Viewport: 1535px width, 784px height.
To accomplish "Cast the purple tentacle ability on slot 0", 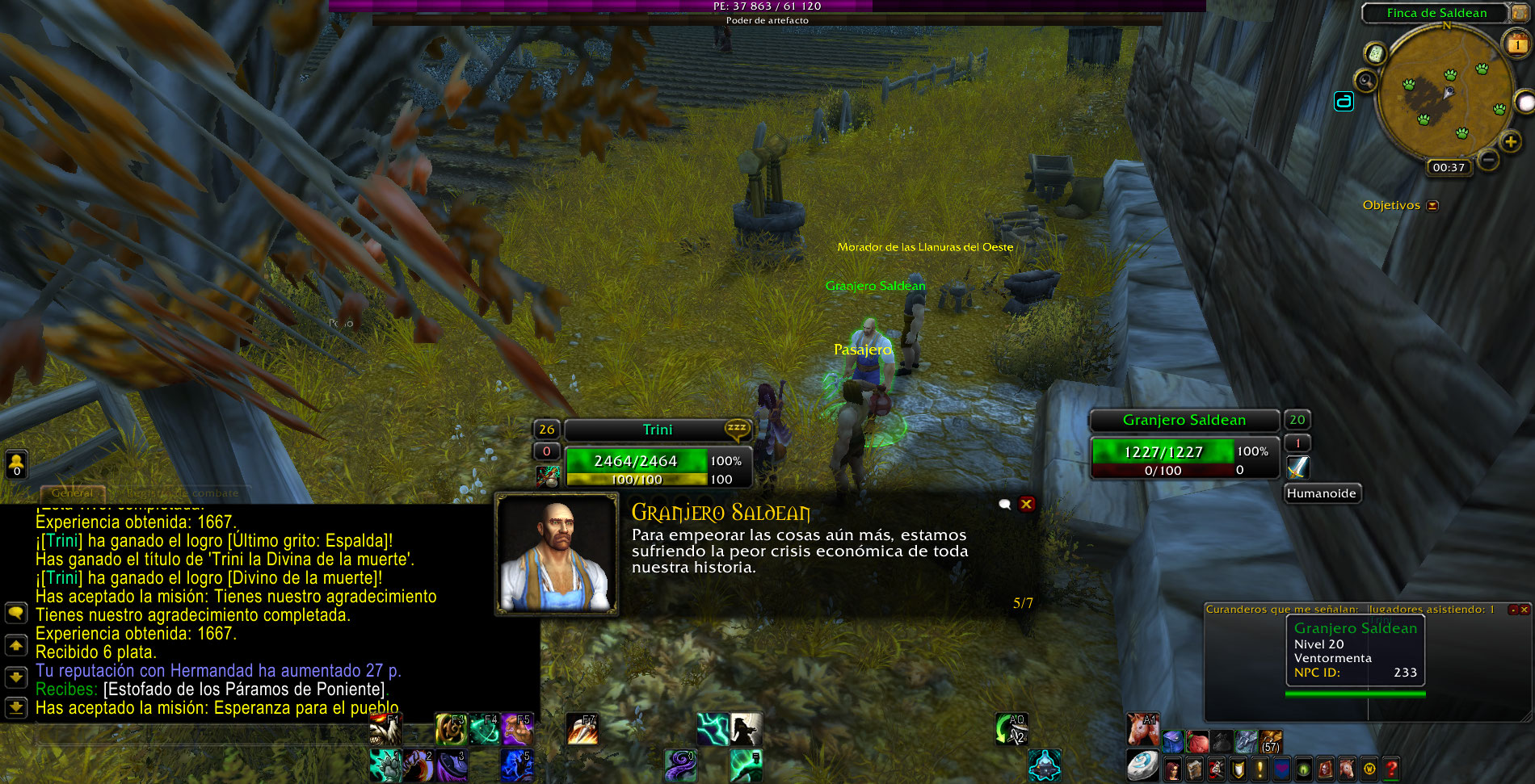I will [679, 765].
